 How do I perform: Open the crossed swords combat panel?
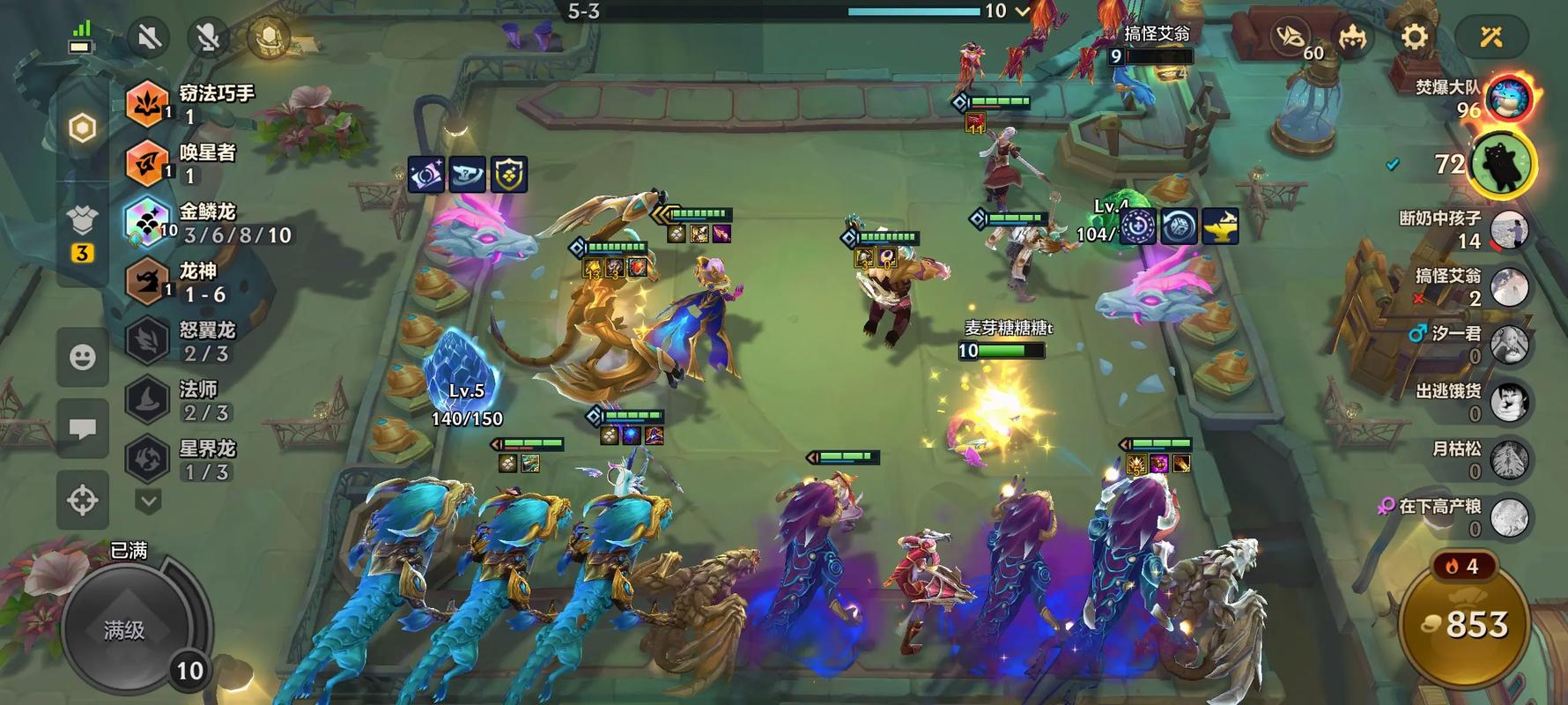pos(1490,37)
